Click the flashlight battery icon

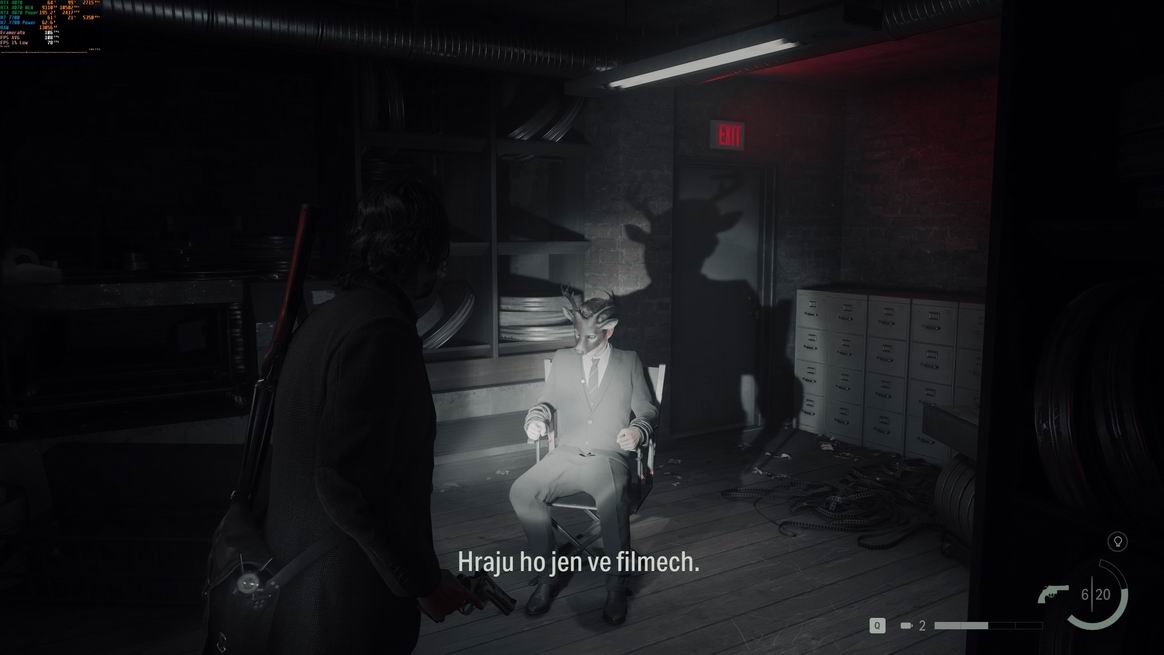pos(906,626)
